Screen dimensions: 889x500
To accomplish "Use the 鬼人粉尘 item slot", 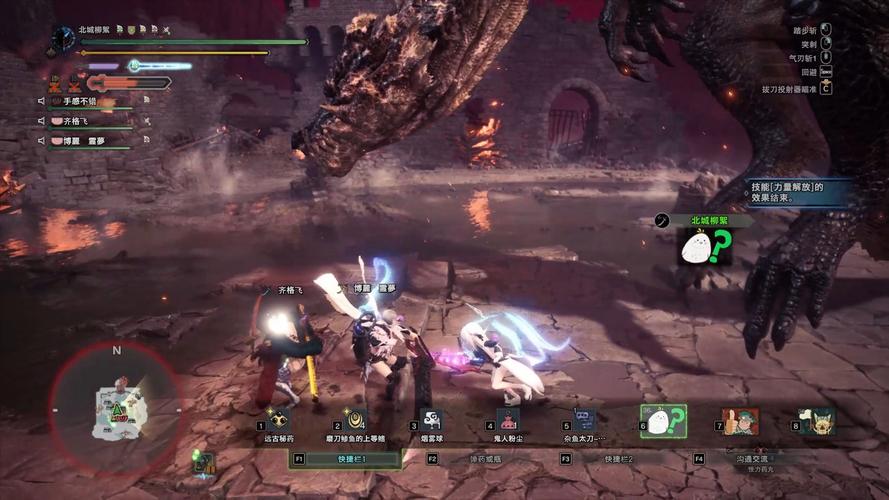I will click(508, 420).
